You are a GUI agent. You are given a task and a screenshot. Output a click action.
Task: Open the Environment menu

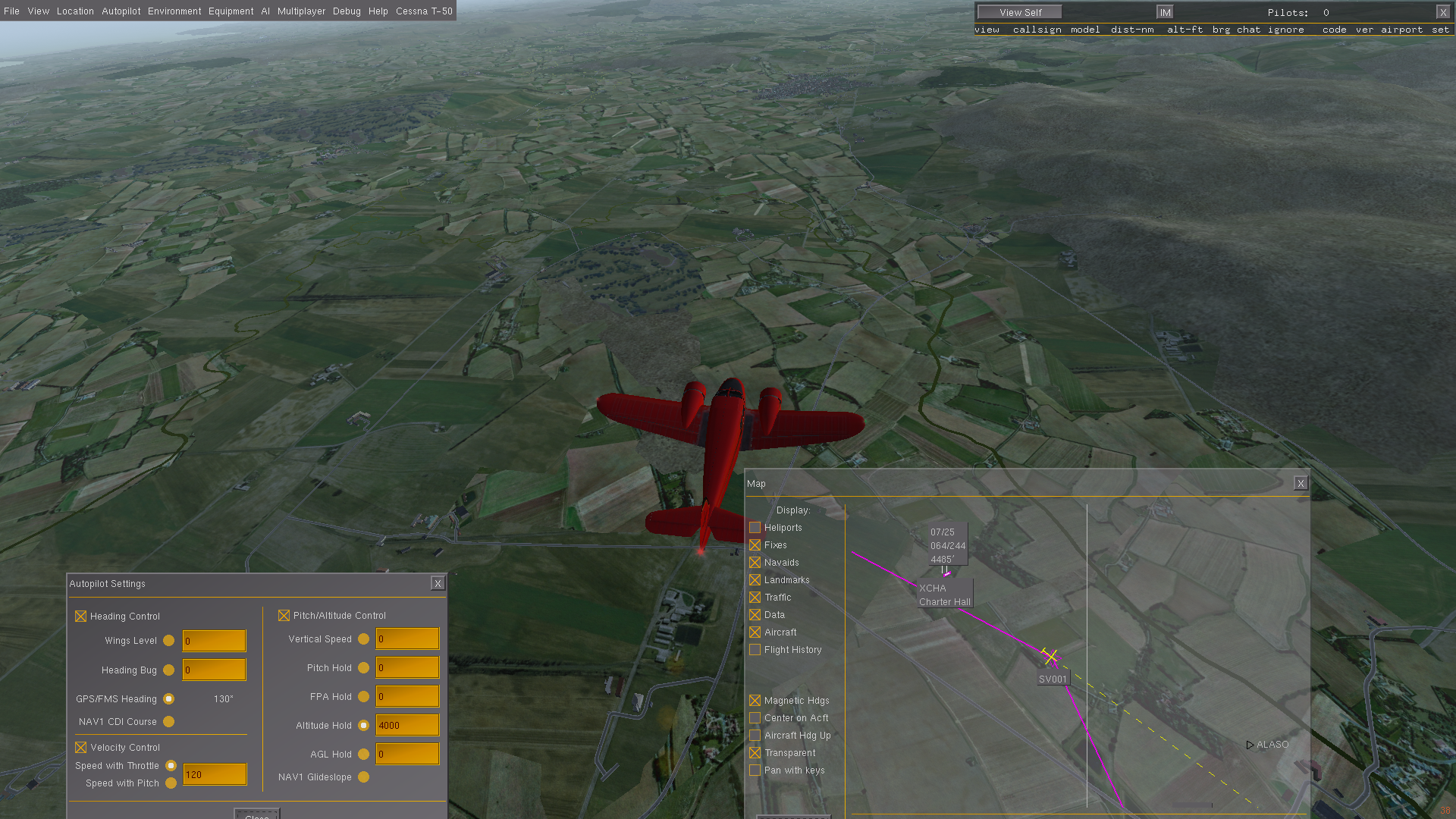pyautogui.click(x=174, y=11)
